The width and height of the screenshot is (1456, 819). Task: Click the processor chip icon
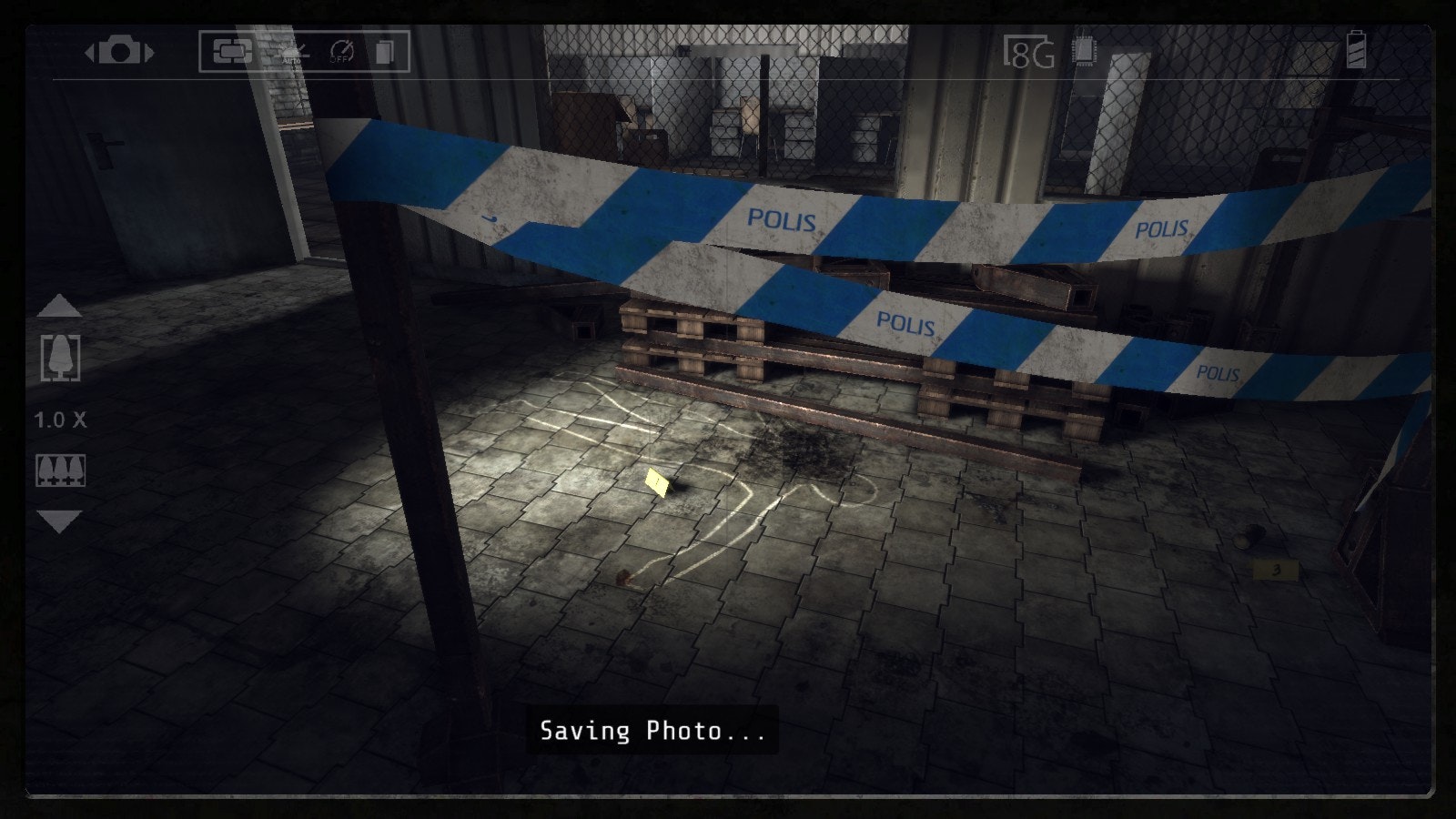pos(1084,51)
